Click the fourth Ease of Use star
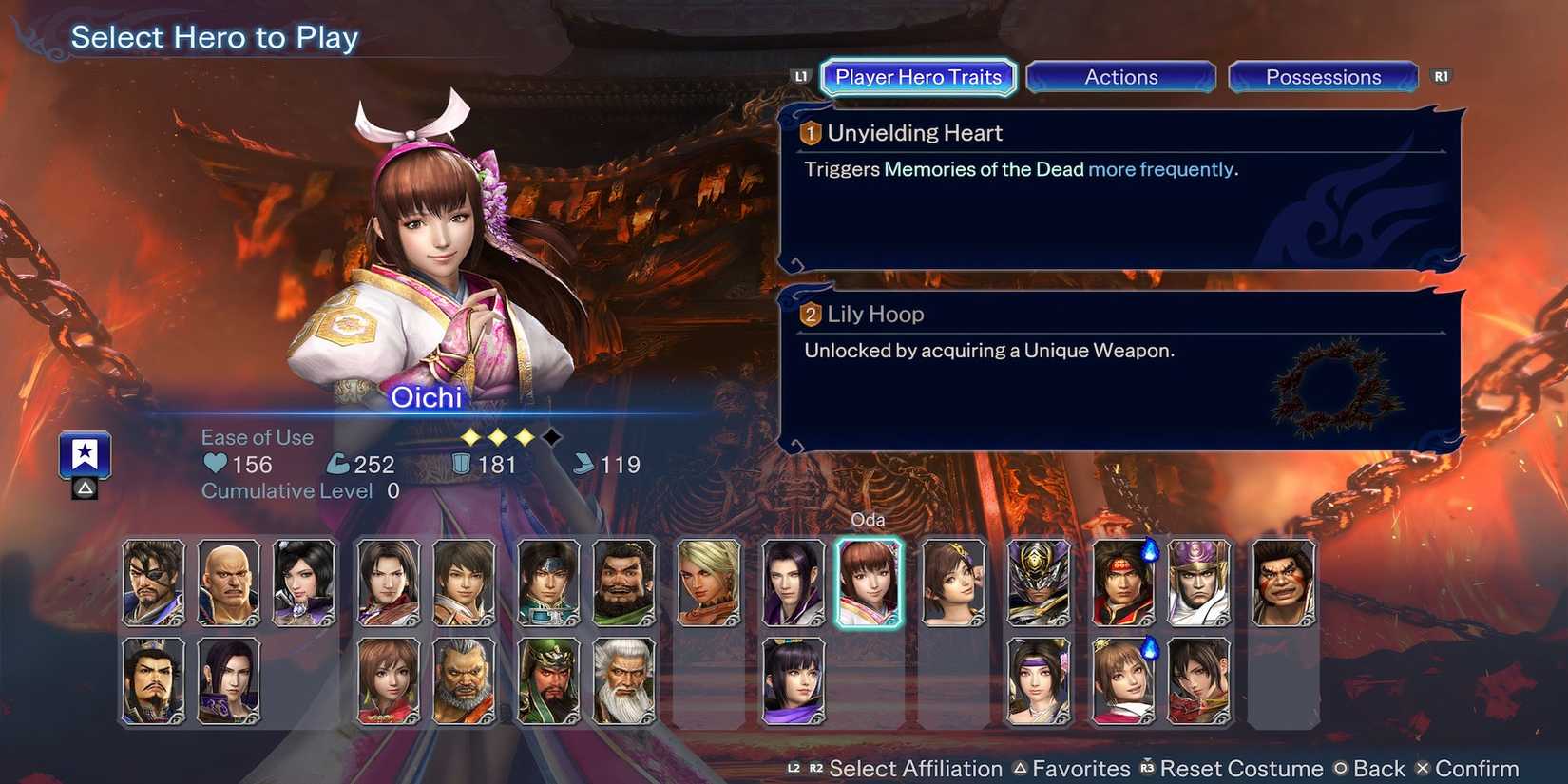Screen dimensions: 1568x784 (549, 437)
